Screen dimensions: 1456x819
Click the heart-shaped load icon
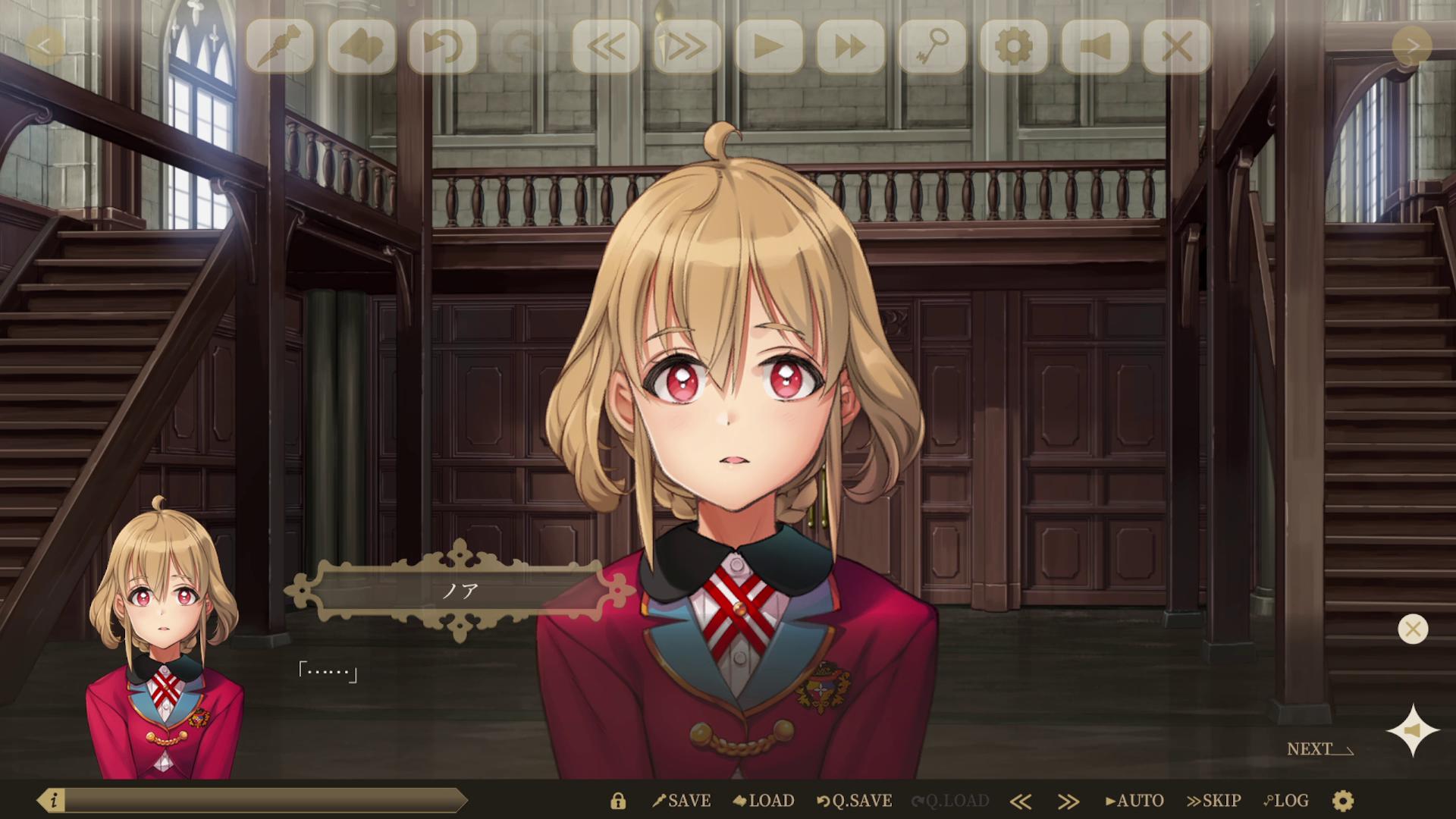(362, 47)
